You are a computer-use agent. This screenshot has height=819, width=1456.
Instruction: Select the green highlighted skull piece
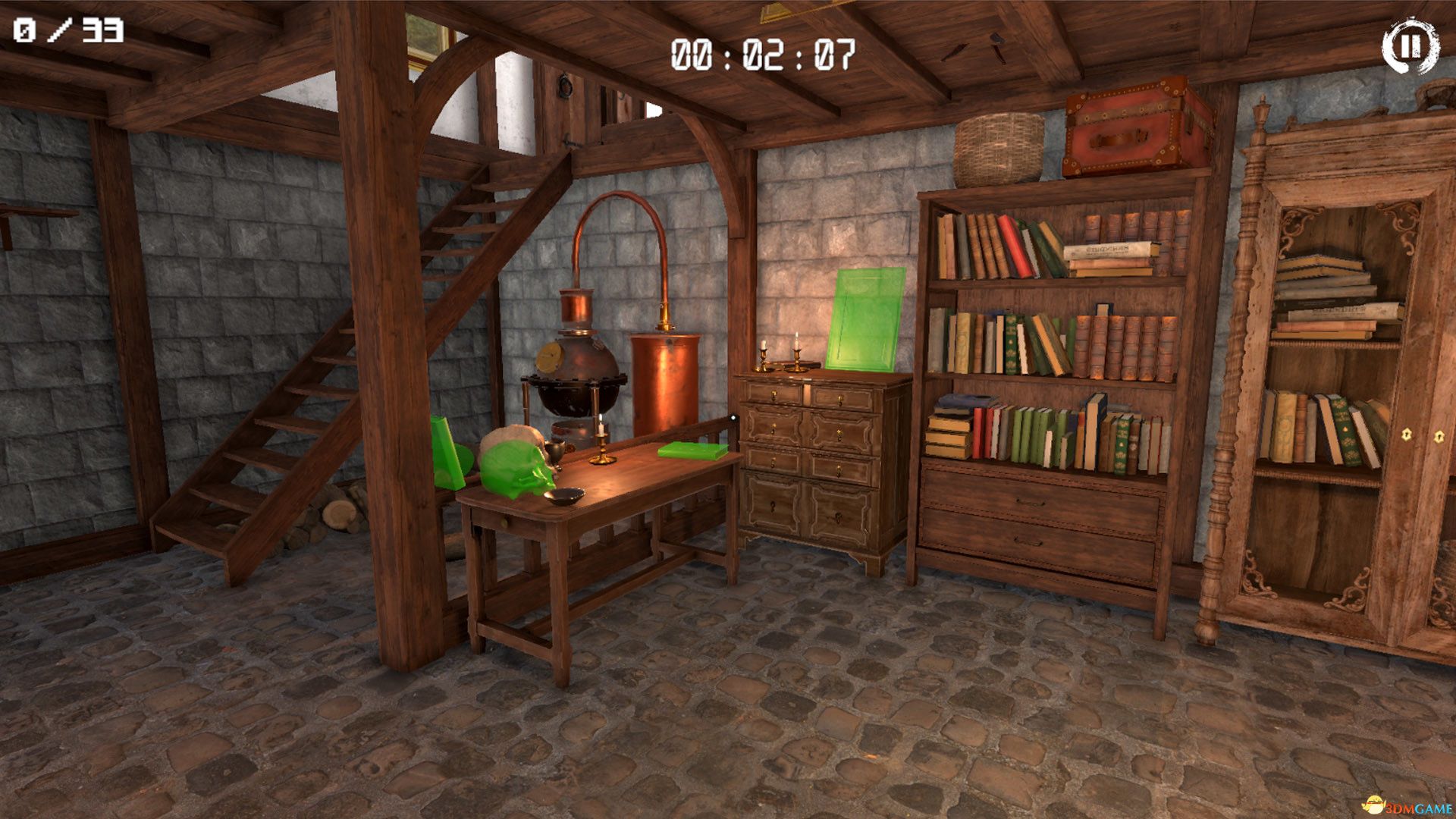519,470
